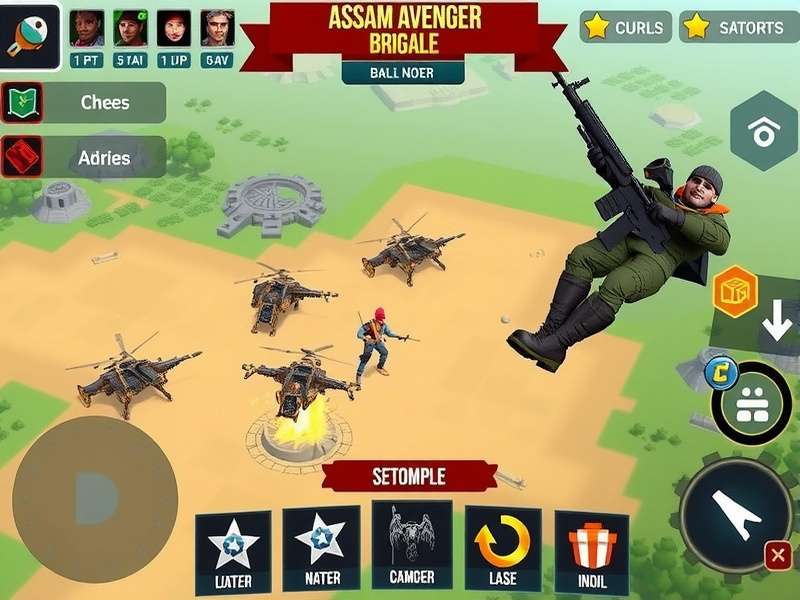Screen dimensions: 800x600
Task: Tap the round grid action button
Action: [752, 403]
